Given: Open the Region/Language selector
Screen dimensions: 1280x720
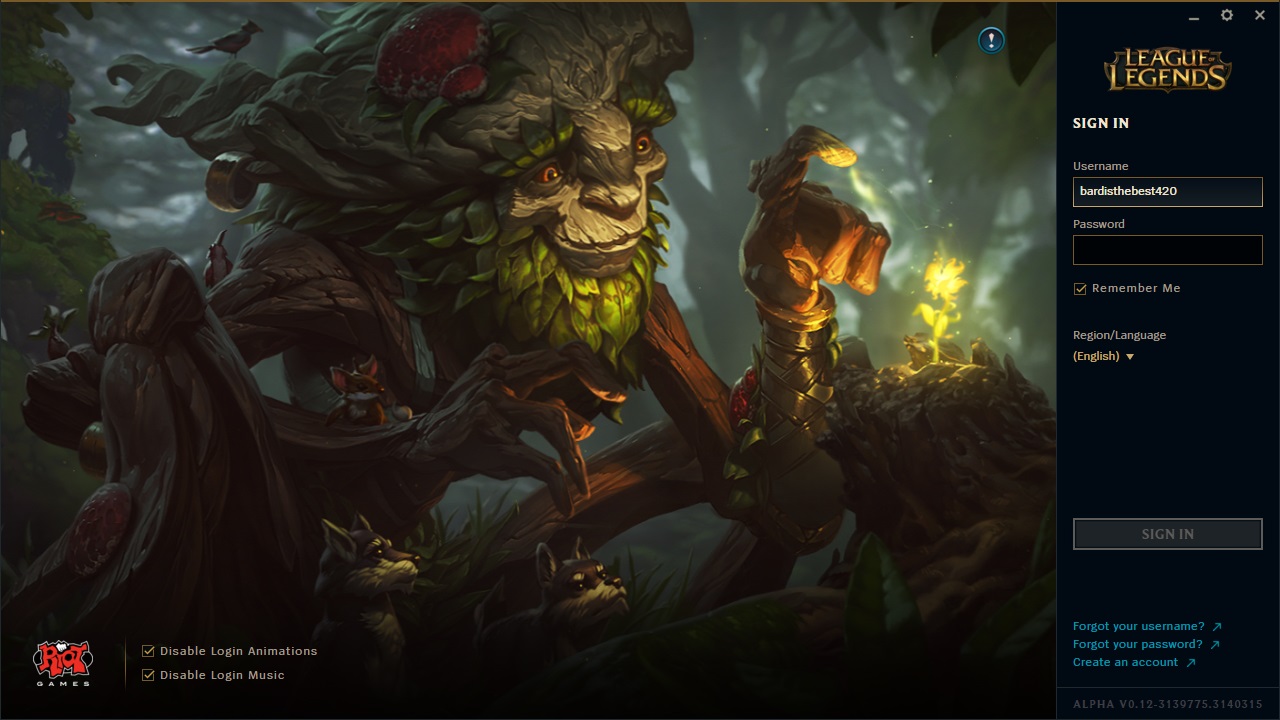Looking at the screenshot, I should 1103,356.
